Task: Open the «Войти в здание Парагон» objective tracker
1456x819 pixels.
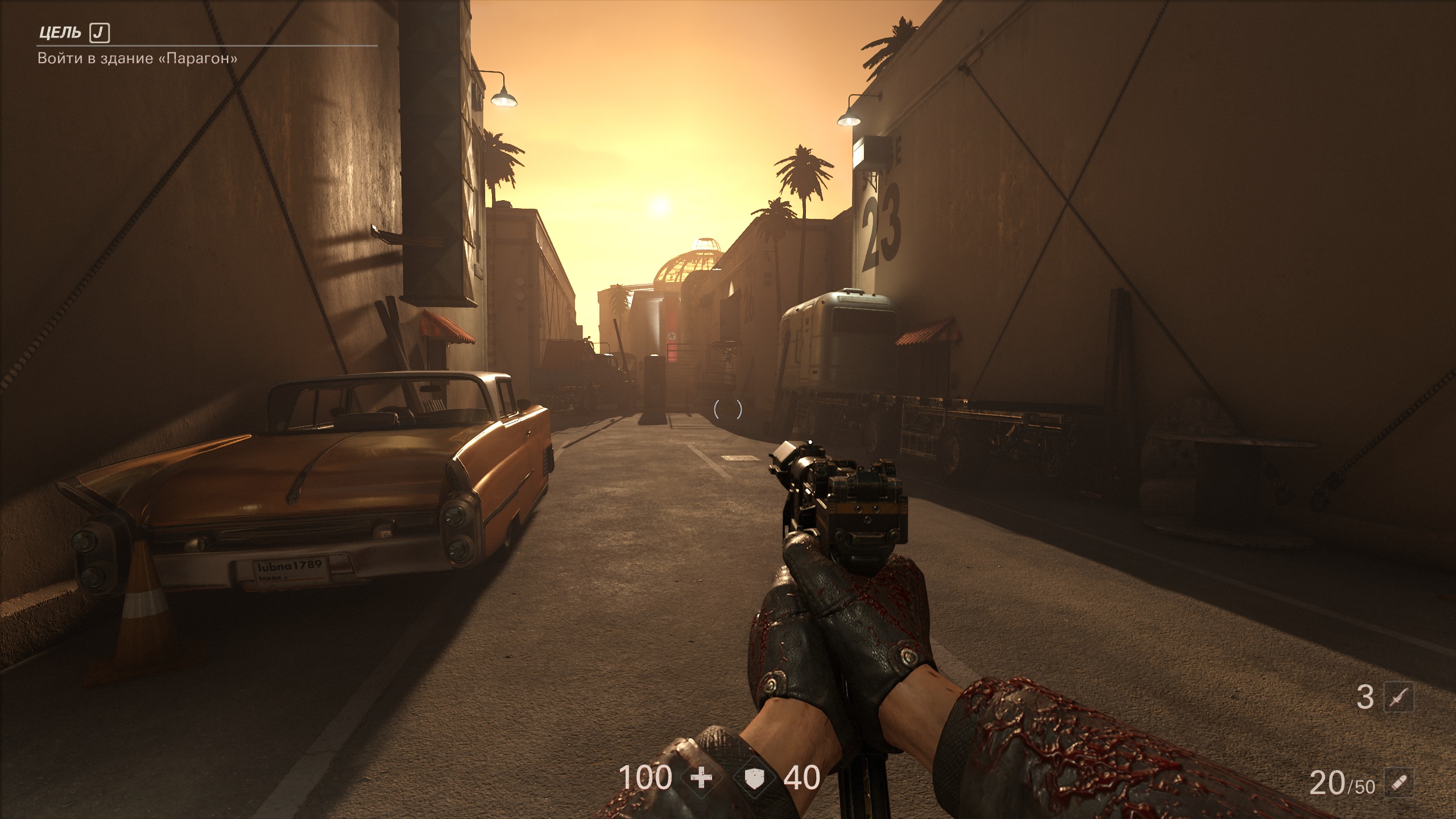Action: coord(137,58)
